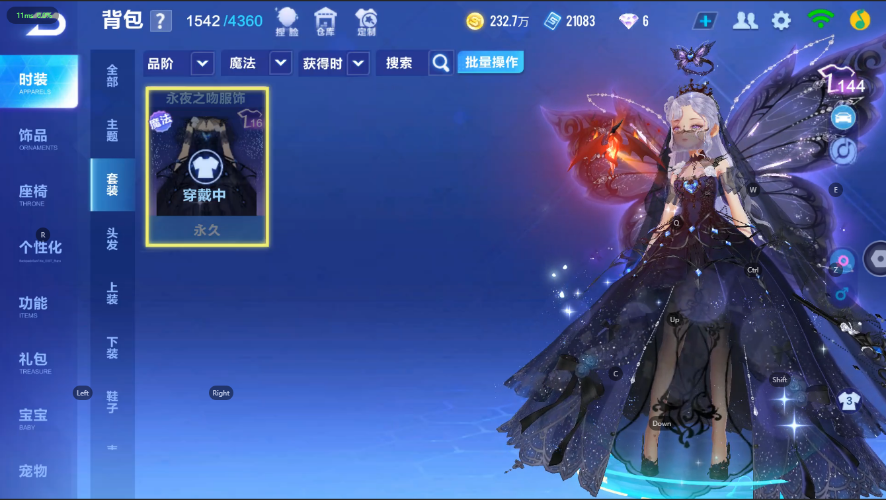Select the 全部 all sub-tab

pyautogui.click(x=112, y=75)
